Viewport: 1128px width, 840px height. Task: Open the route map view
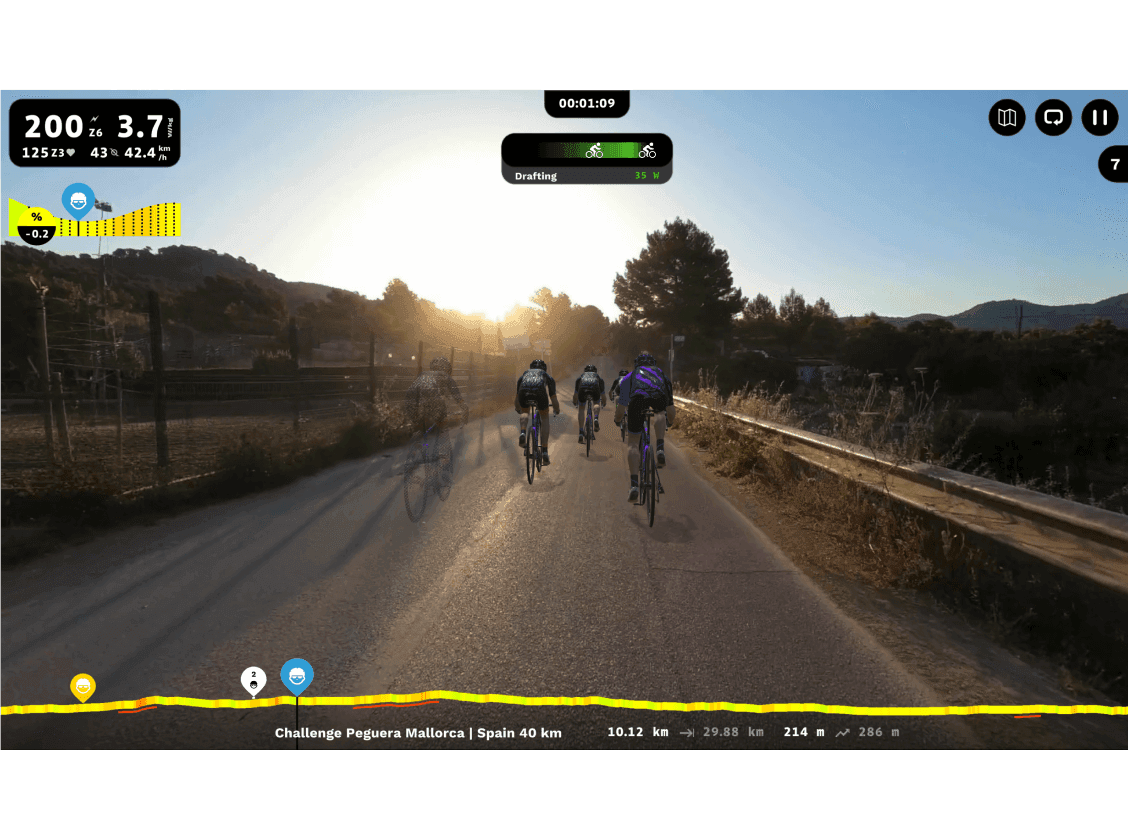pyautogui.click(x=1007, y=118)
